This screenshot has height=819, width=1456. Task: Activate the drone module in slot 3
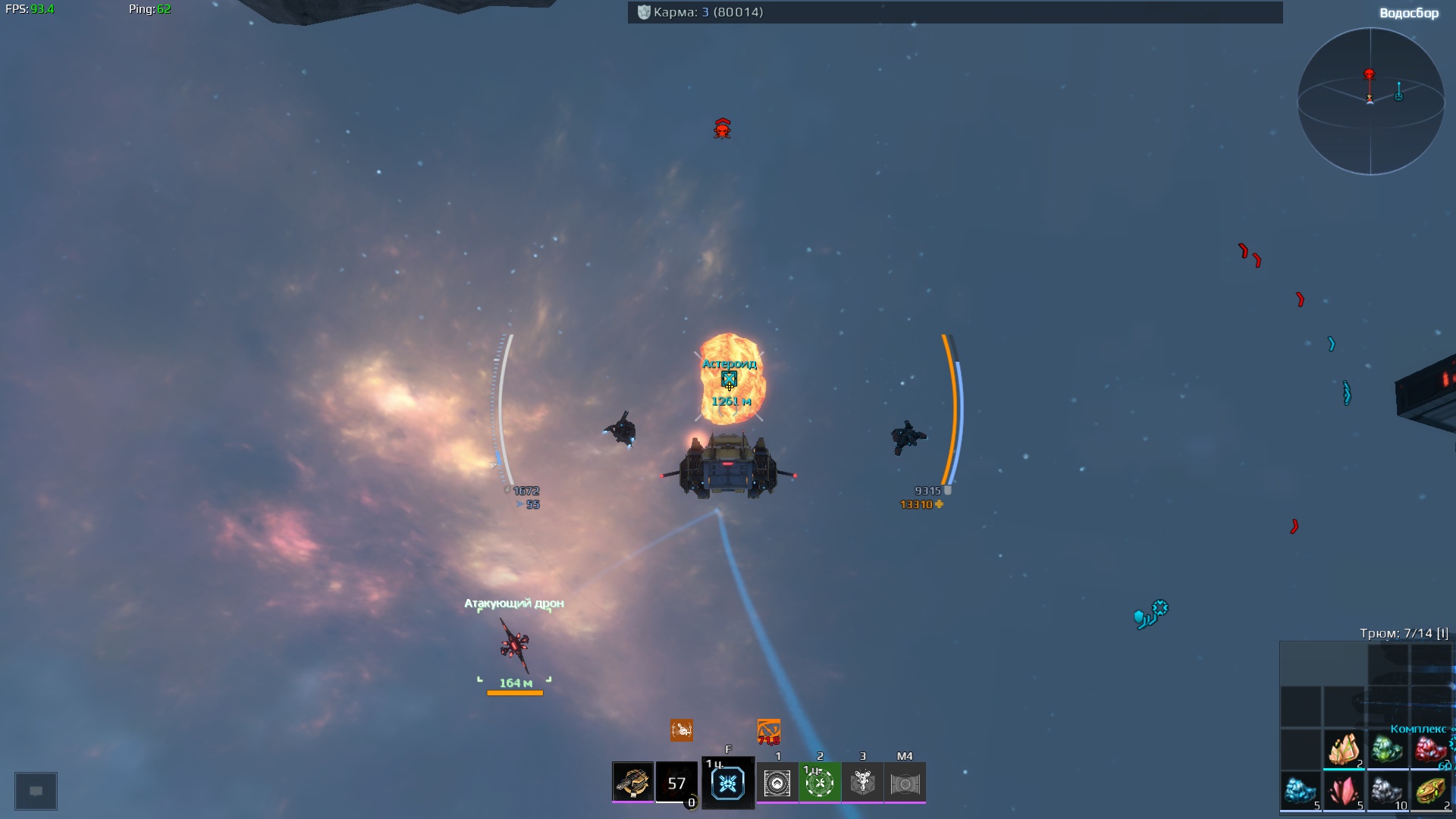coord(862,783)
